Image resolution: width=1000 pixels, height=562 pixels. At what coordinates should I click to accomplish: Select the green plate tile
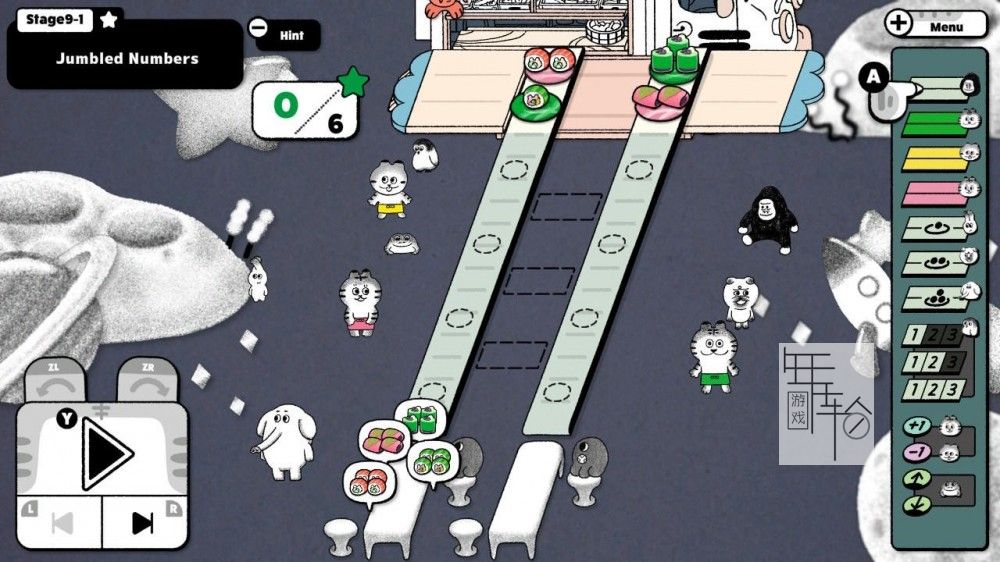pyautogui.click(x=930, y=124)
